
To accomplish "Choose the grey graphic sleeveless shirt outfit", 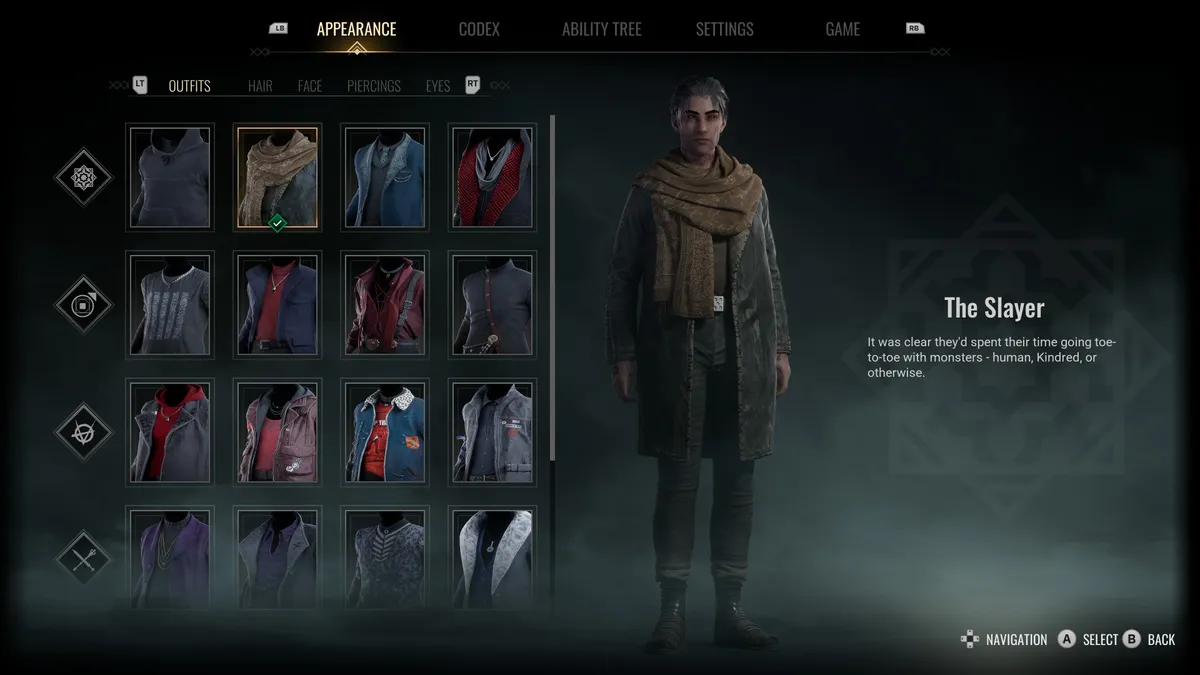I will point(170,304).
